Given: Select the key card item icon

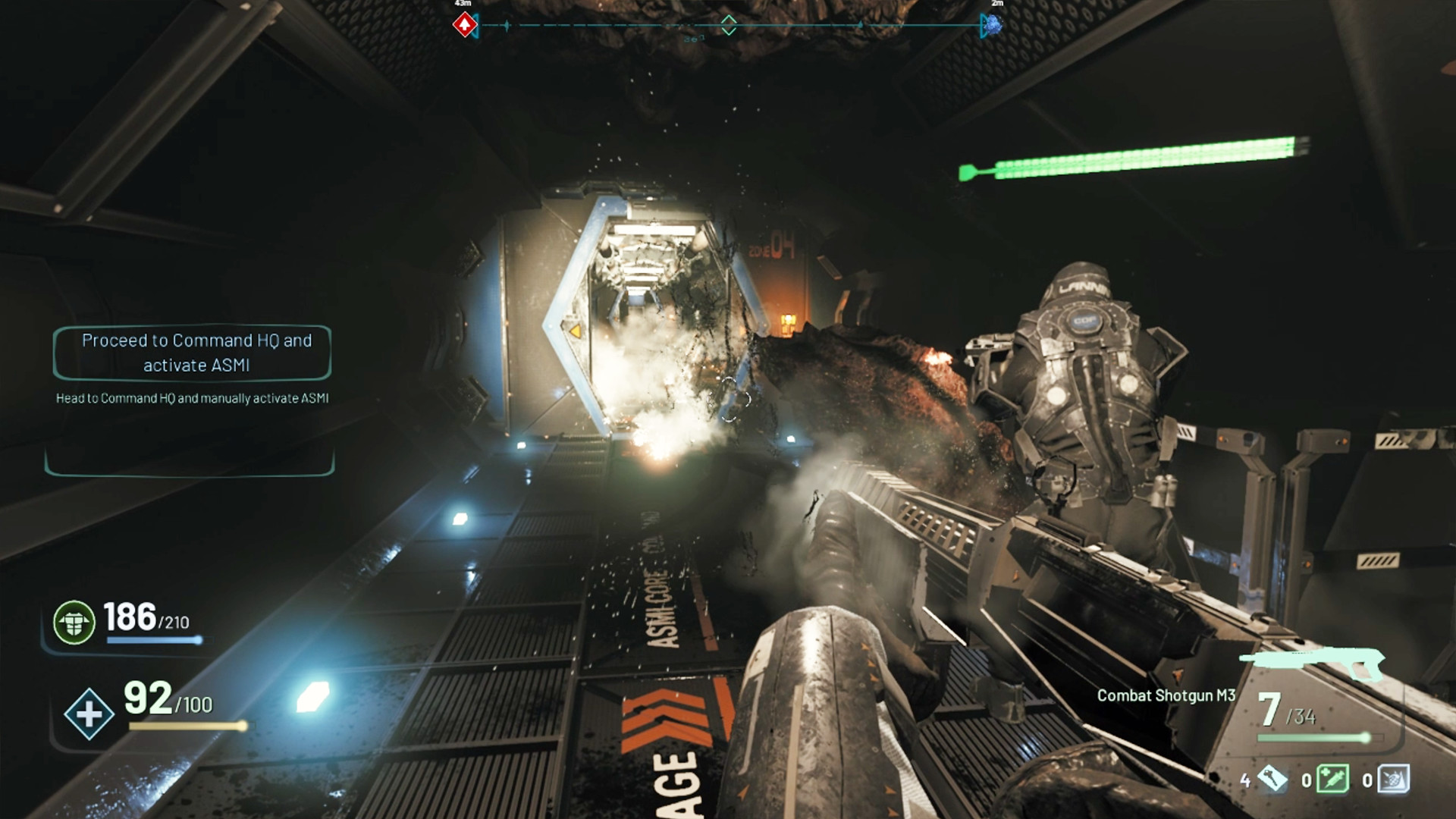Looking at the screenshot, I should click(1273, 778).
